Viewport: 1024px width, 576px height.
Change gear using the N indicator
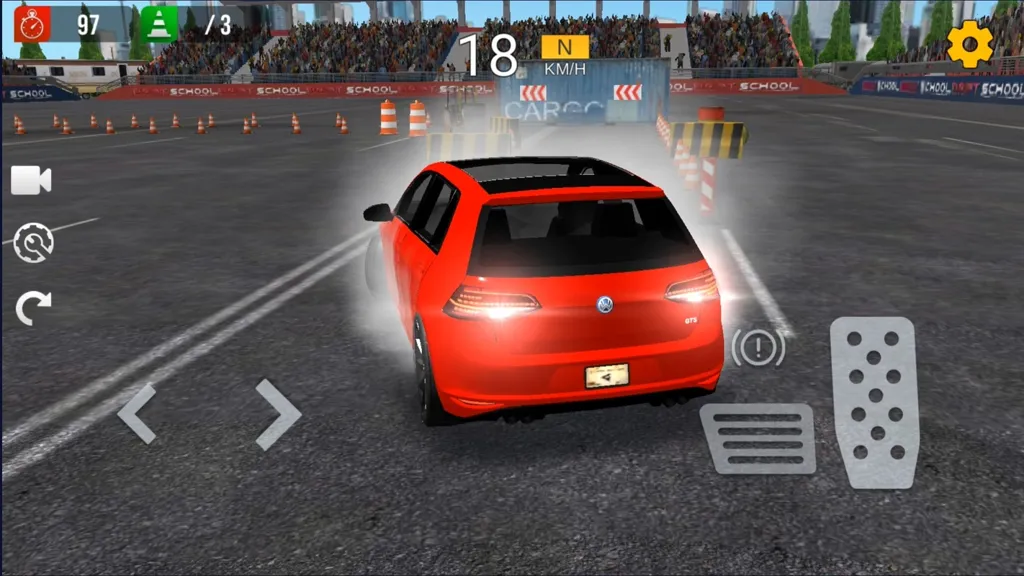(565, 47)
